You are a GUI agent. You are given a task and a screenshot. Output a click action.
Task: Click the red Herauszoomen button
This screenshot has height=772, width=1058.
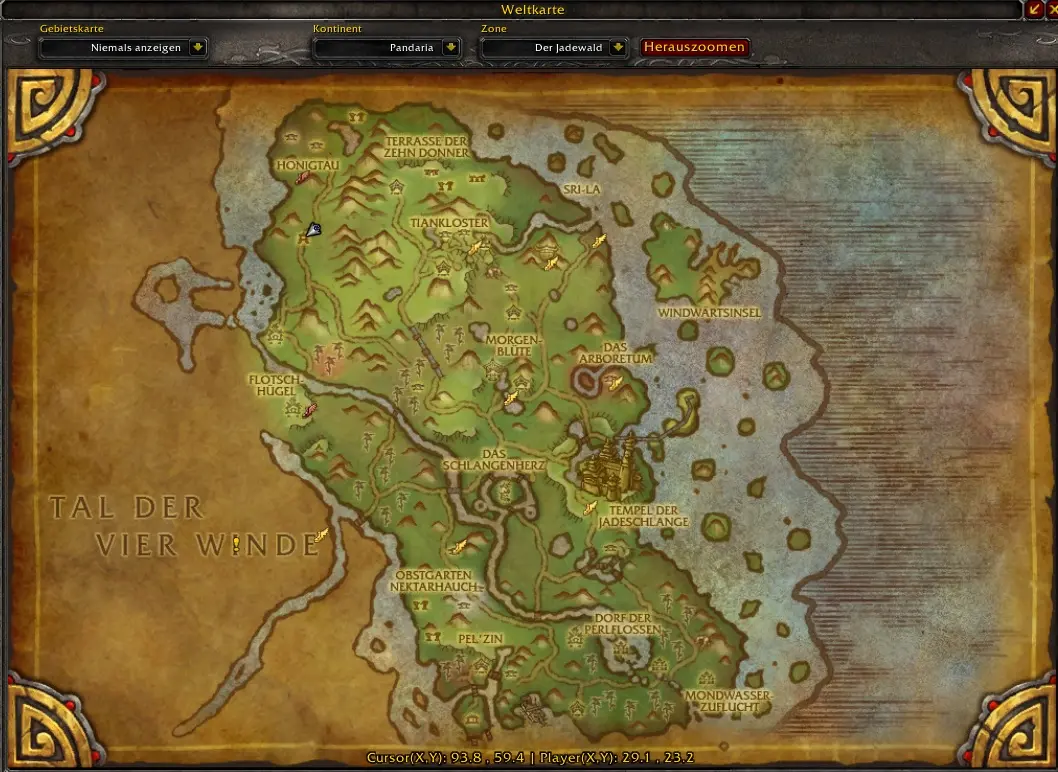pyautogui.click(x=694, y=47)
